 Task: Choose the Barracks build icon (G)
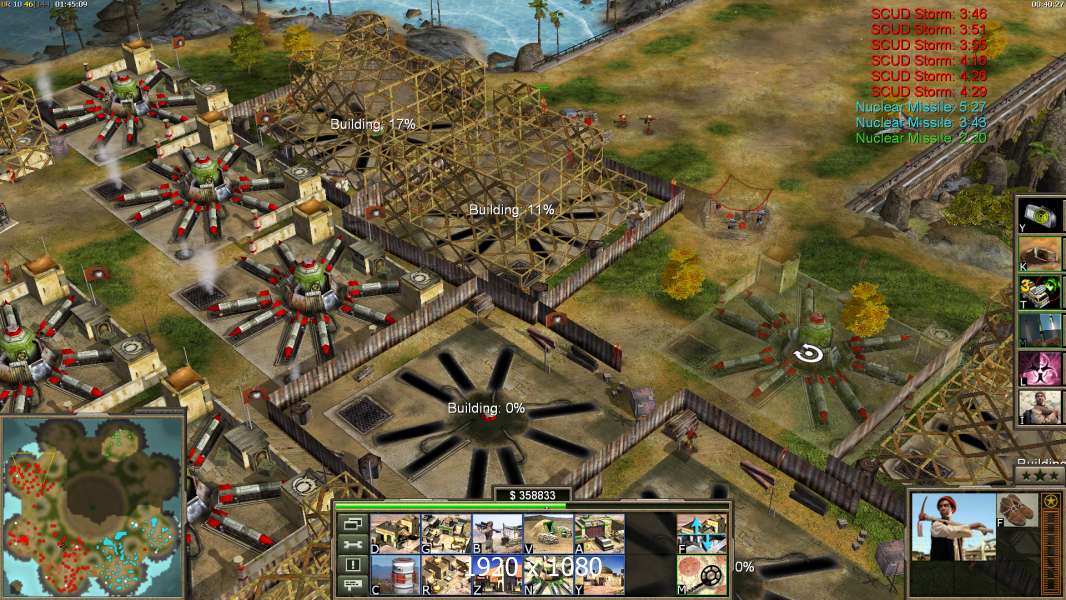(x=446, y=533)
